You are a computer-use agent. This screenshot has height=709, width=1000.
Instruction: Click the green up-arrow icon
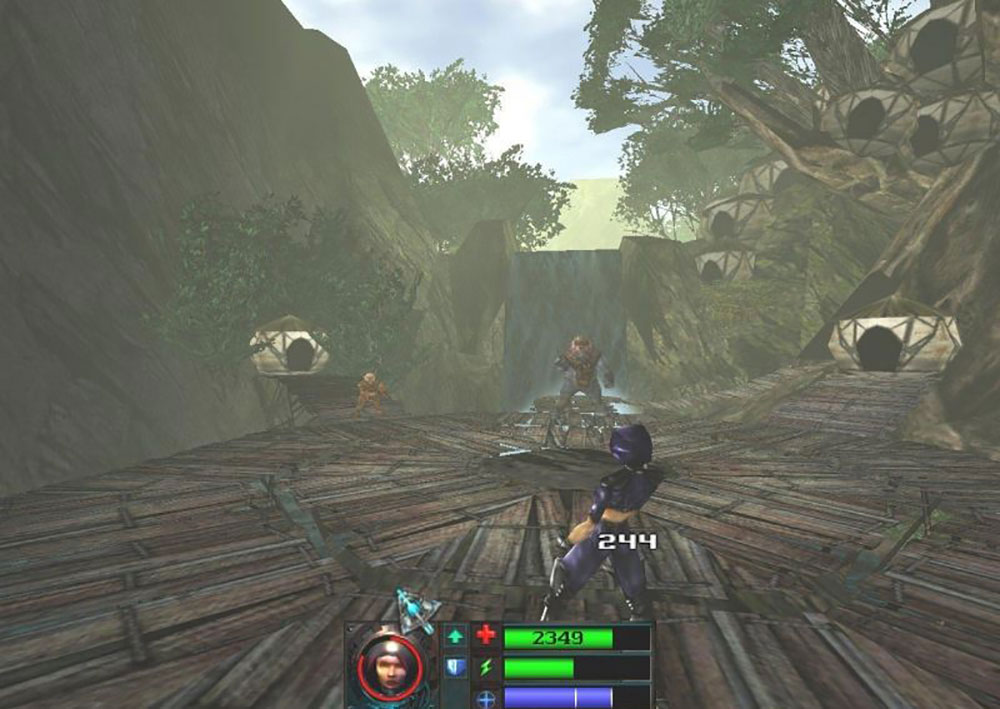(x=455, y=635)
